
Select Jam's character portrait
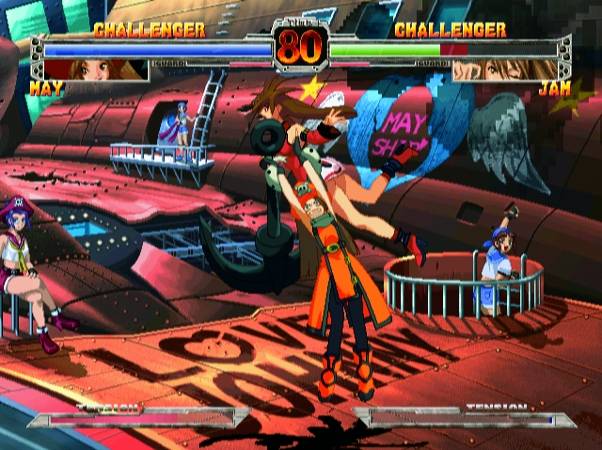pos(505,70)
